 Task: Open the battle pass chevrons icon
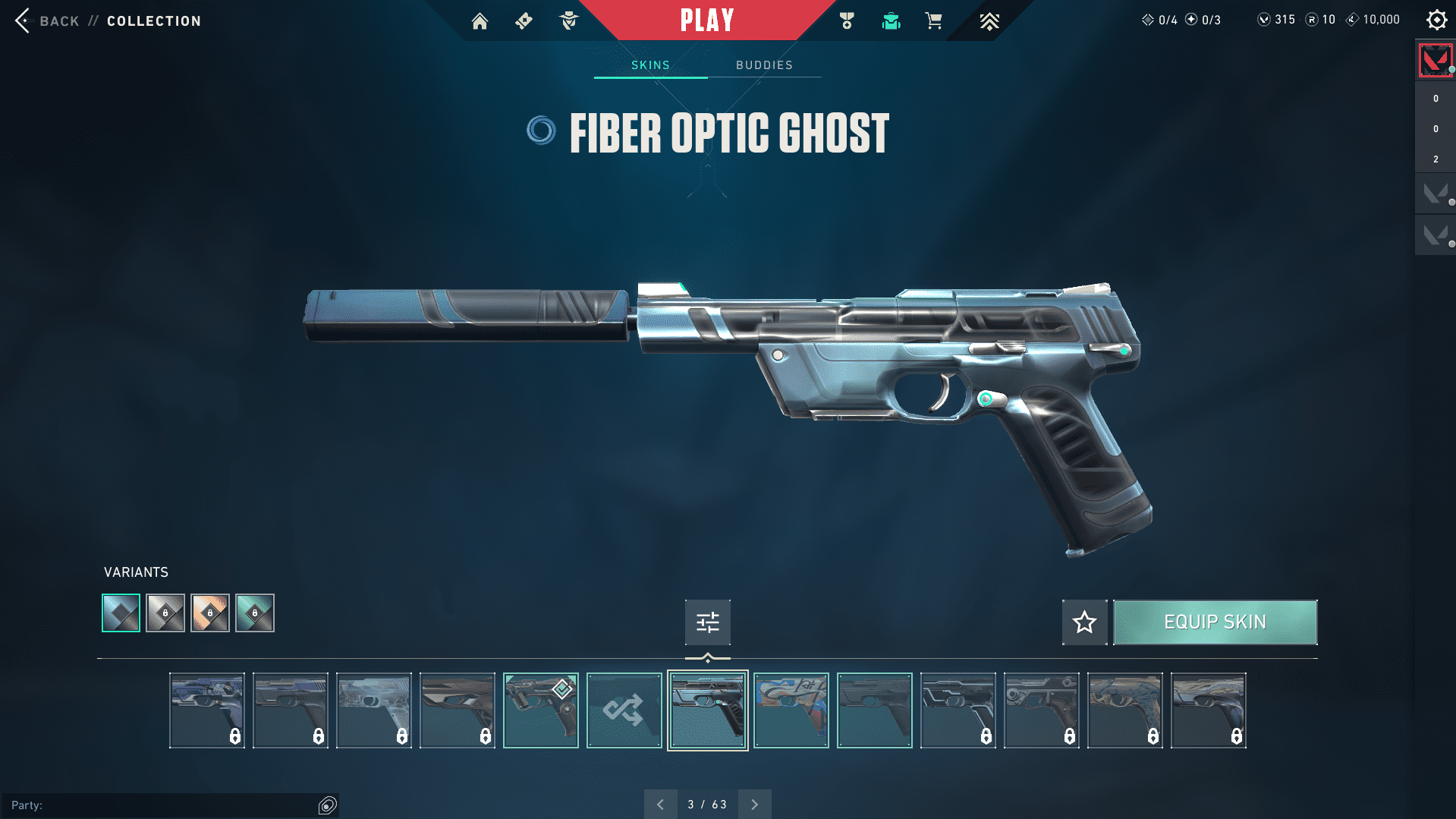[989, 21]
